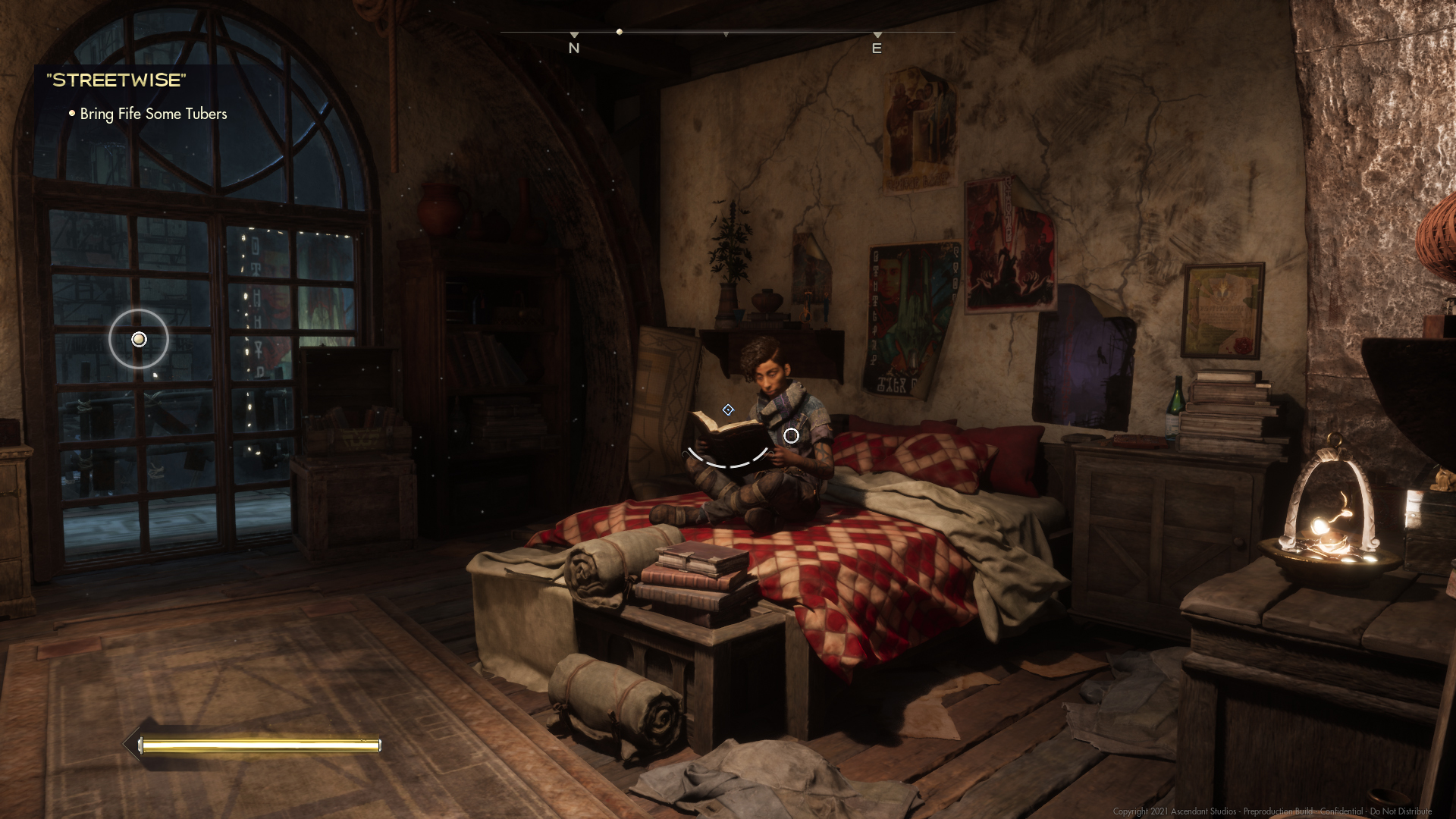
Task: Select the circular waypoint marker over the window
Action: pos(139,339)
